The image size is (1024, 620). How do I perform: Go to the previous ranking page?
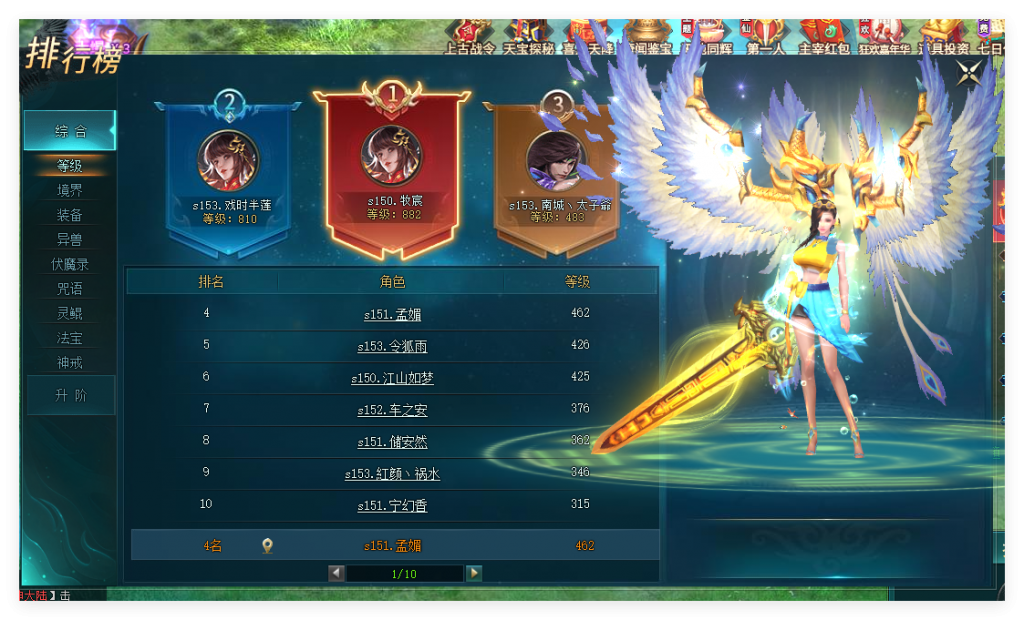(337, 573)
